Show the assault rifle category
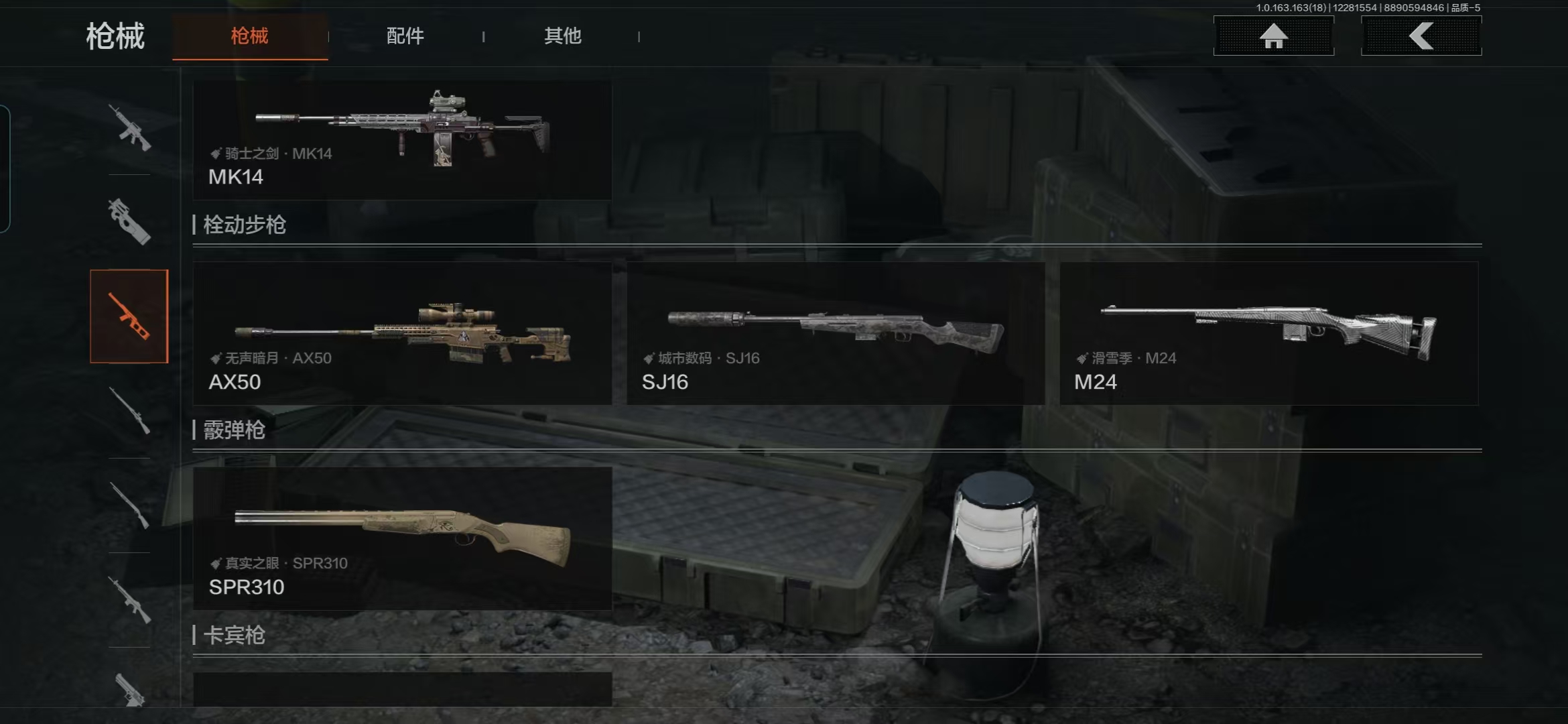The height and width of the screenshot is (724, 1568). (129, 127)
